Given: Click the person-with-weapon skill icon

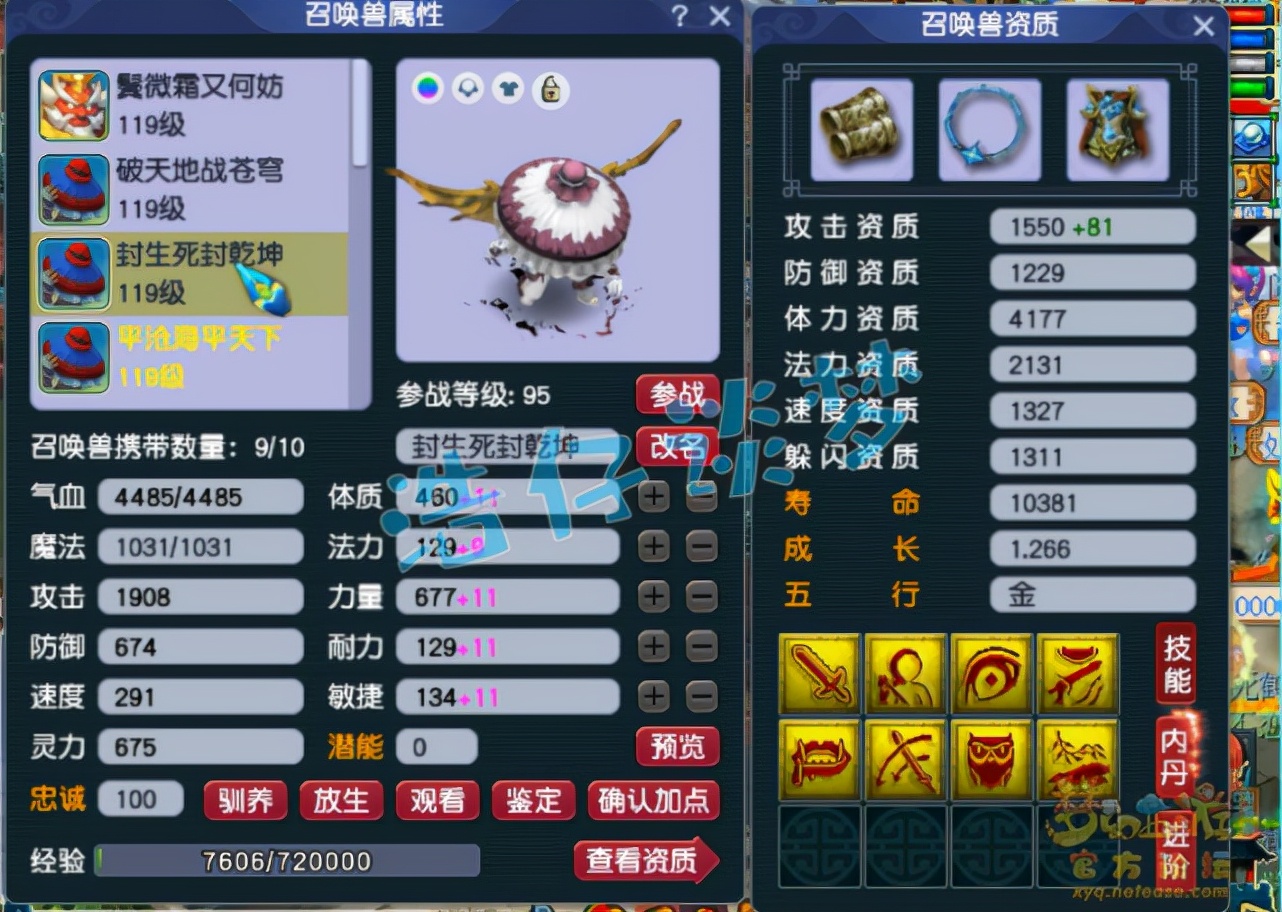Looking at the screenshot, I should coord(905,673).
